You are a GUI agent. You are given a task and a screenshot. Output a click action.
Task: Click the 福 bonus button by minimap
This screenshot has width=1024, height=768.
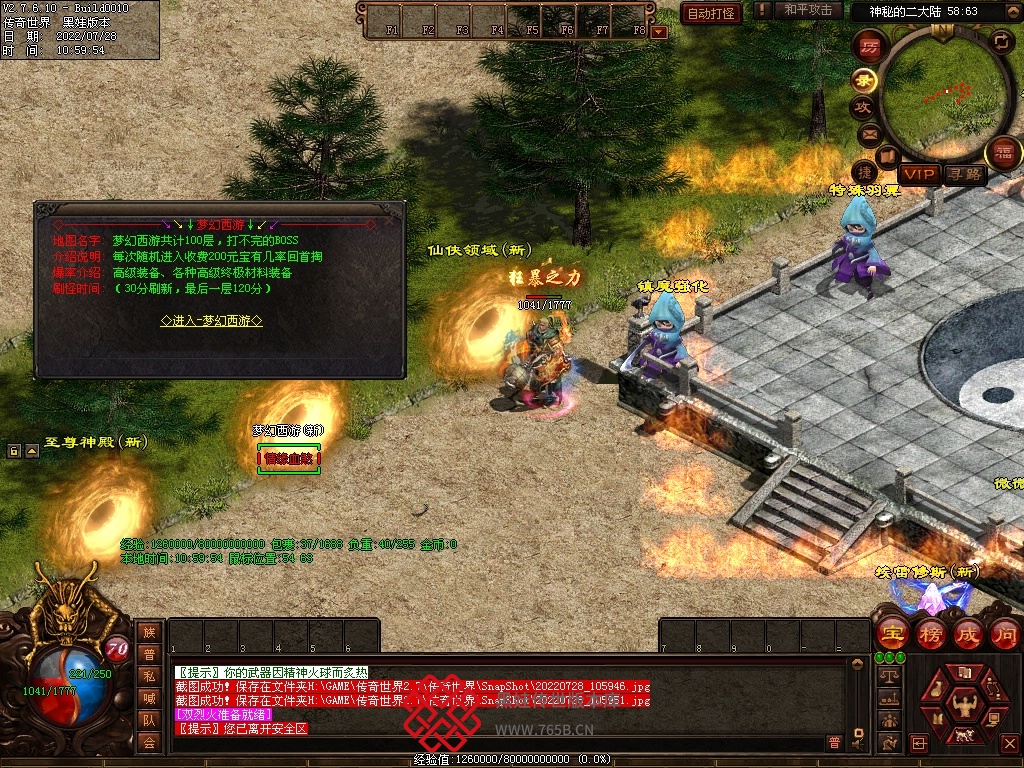tap(1003, 152)
